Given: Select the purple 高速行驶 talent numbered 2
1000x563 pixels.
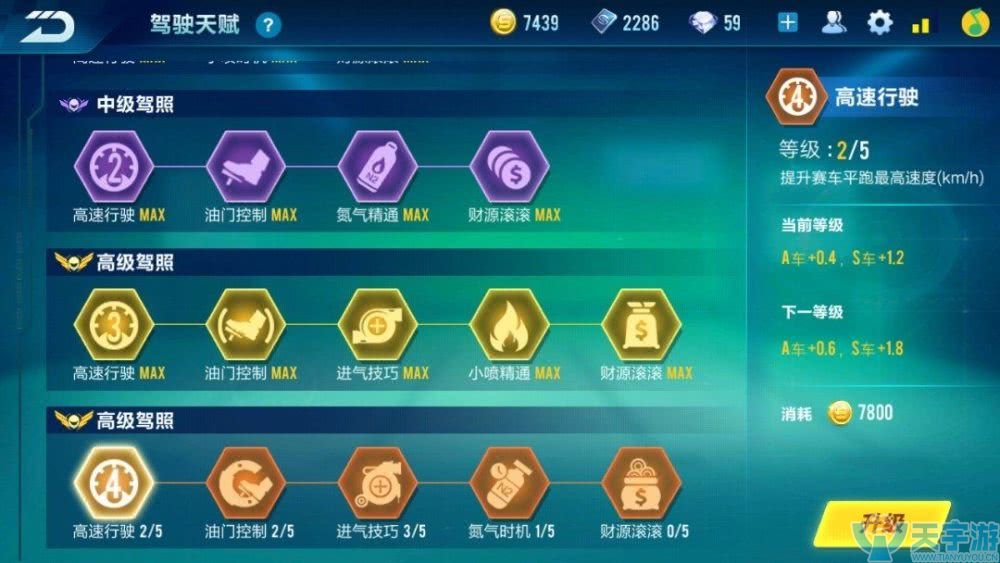Looking at the screenshot, I should point(113,168).
